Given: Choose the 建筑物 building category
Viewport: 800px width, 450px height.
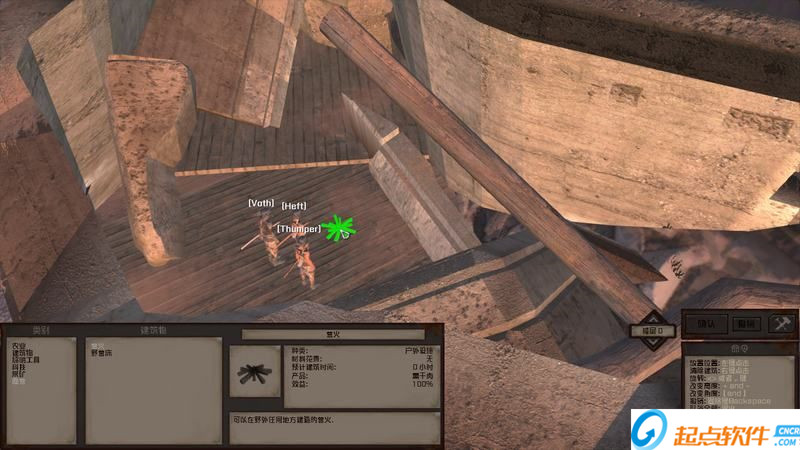Looking at the screenshot, I should pyautogui.click(x=21, y=352).
